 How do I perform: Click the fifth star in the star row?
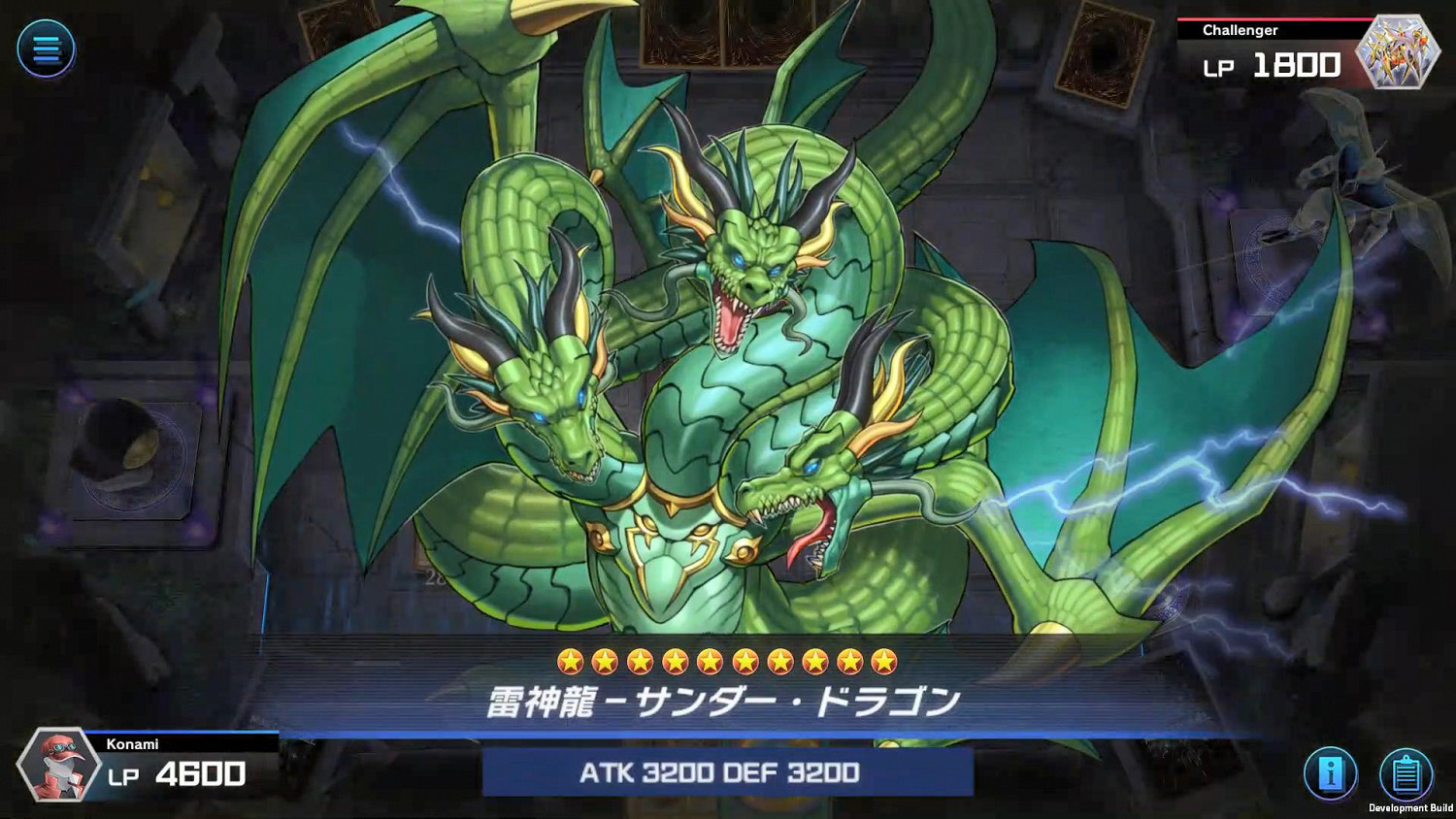click(x=711, y=660)
